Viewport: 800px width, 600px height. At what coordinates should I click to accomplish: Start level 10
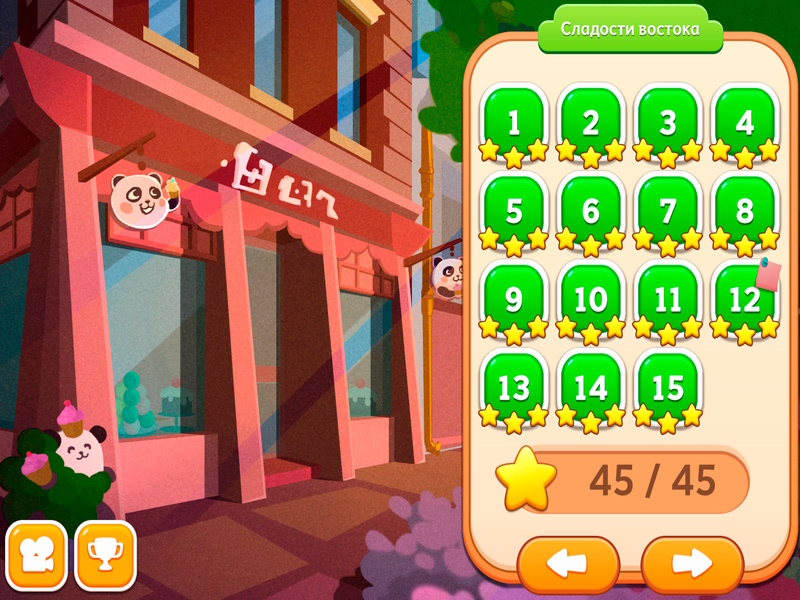pyautogui.click(x=591, y=299)
